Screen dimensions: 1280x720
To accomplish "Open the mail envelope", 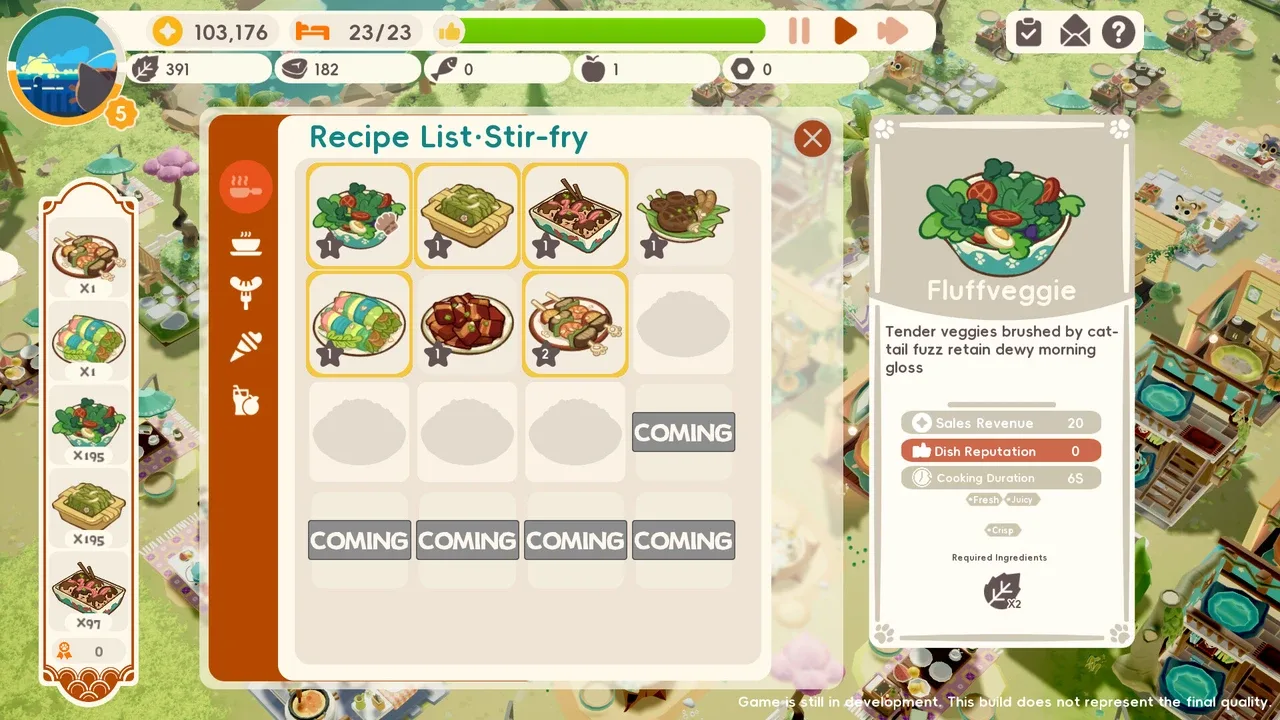I will (1074, 33).
